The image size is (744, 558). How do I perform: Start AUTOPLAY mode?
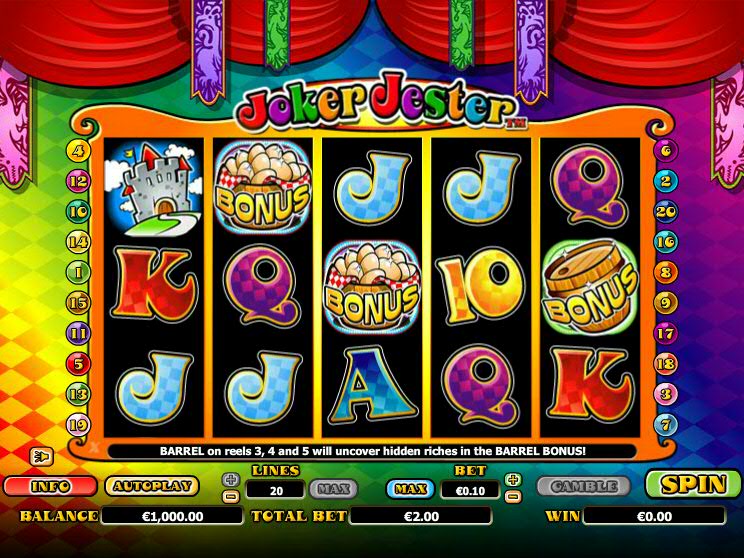[151, 486]
